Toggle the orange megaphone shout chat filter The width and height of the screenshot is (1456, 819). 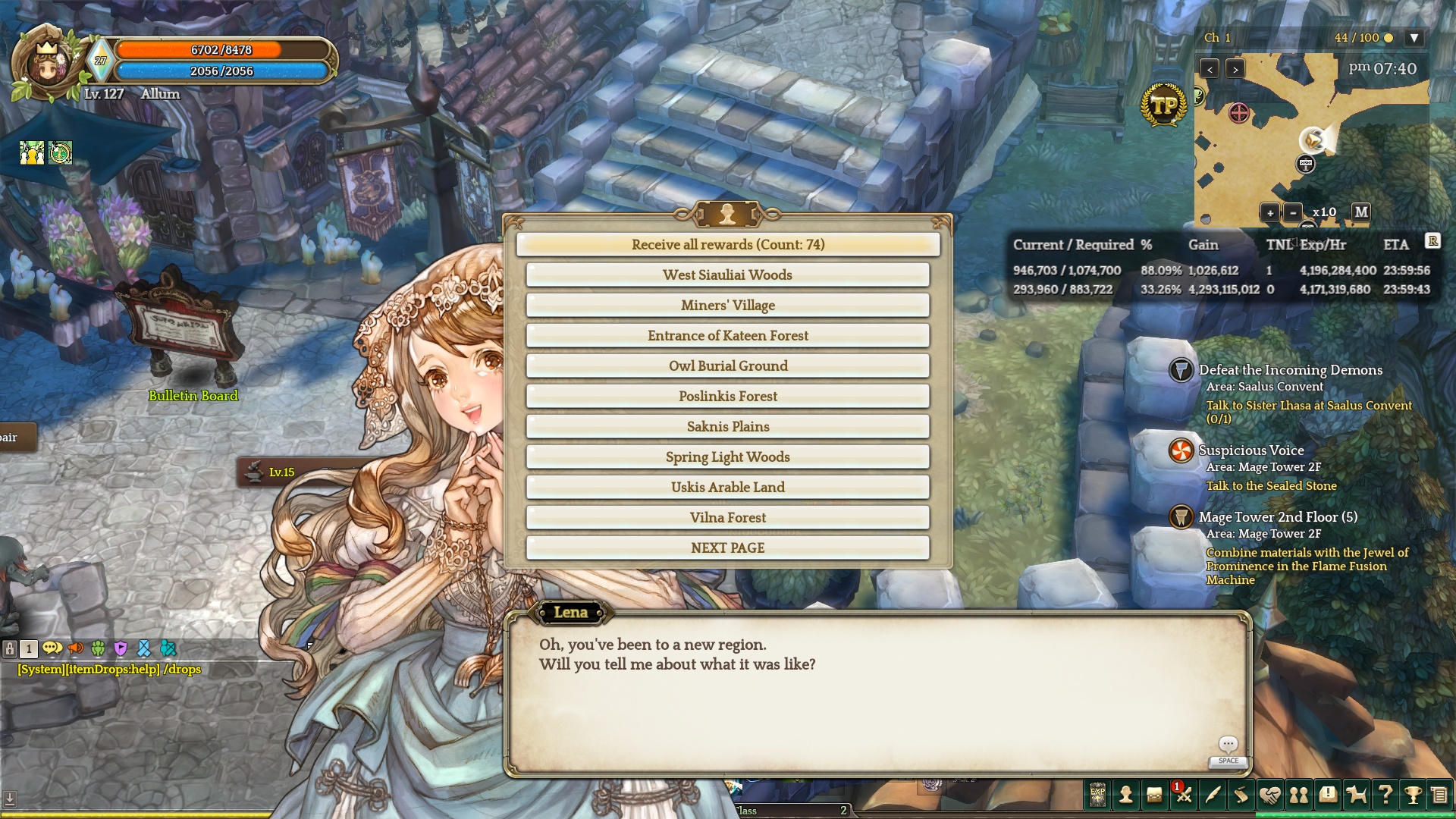[x=76, y=648]
